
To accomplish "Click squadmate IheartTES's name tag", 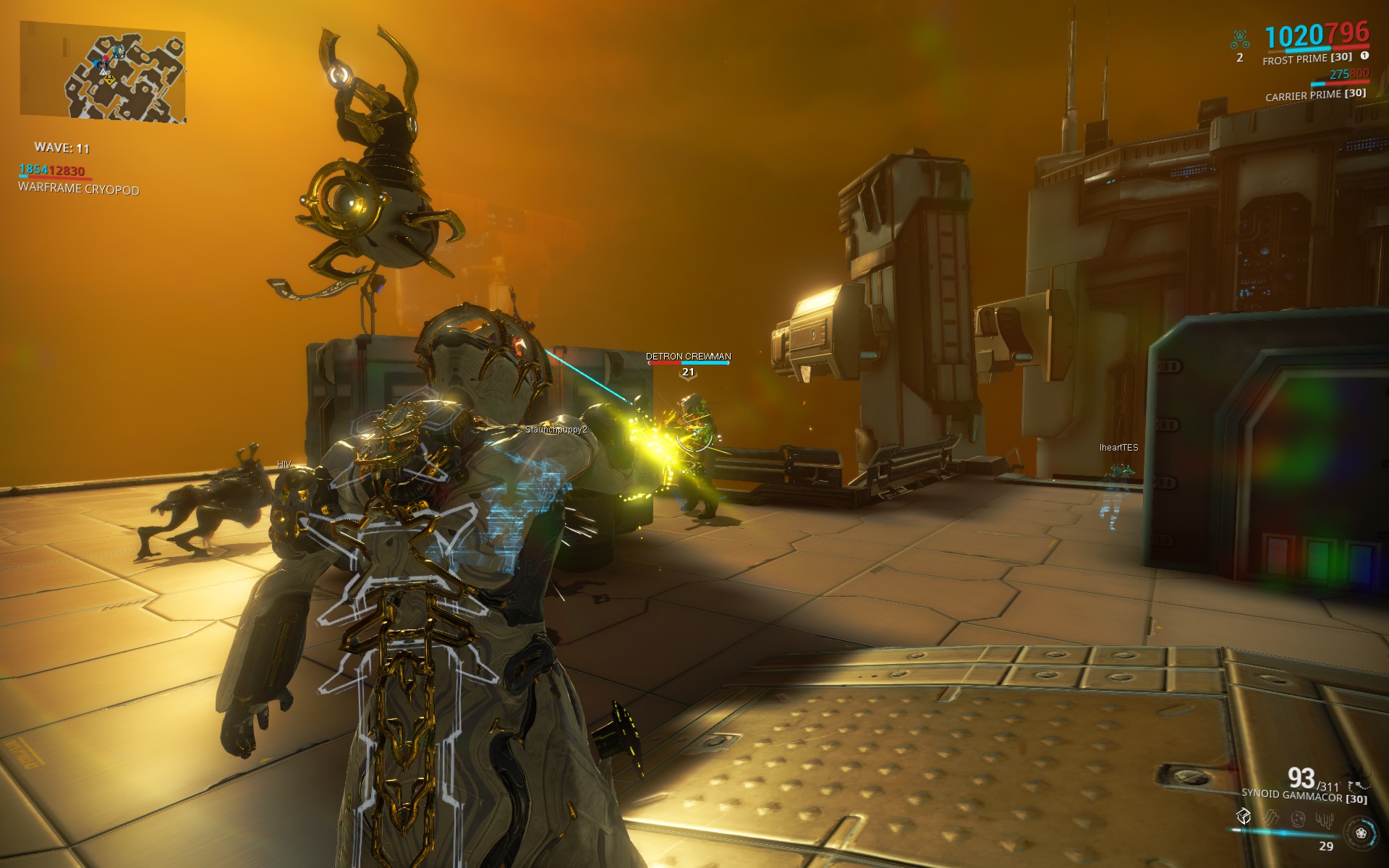I will tap(1118, 448).
